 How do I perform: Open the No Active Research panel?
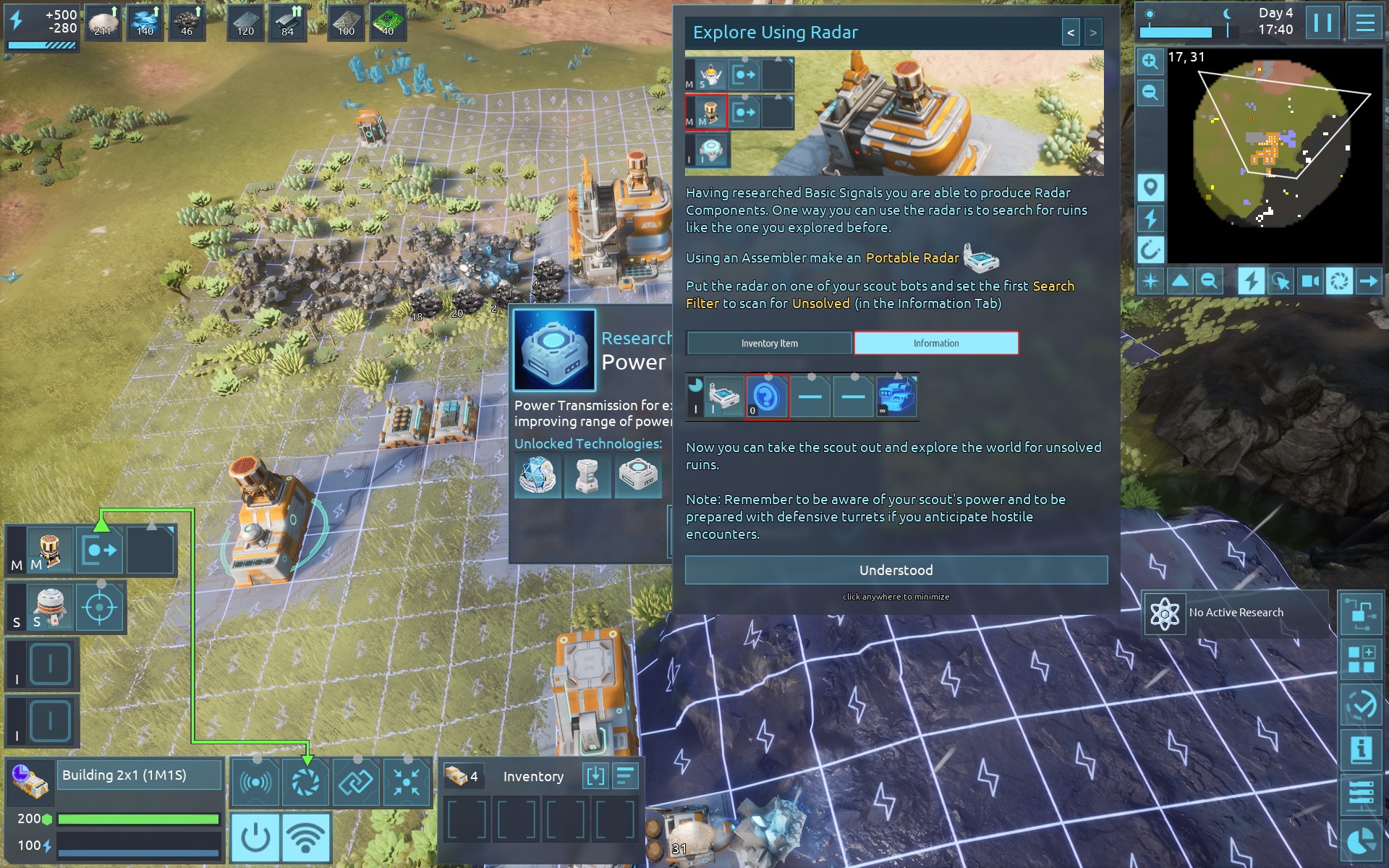[x=1236, y=613]
